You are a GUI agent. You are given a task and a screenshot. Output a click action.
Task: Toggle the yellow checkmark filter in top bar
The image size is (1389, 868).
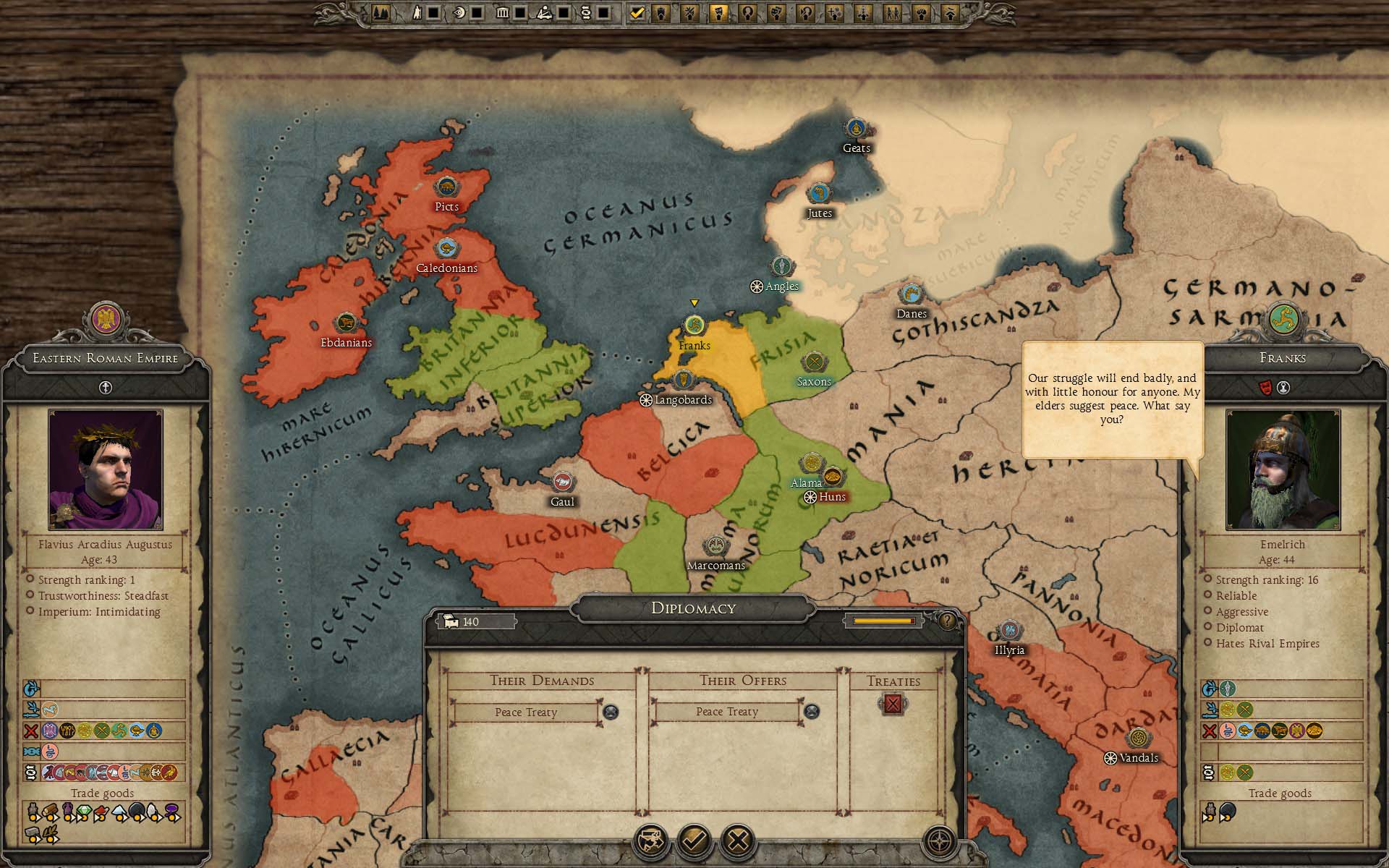click(637, 12)
